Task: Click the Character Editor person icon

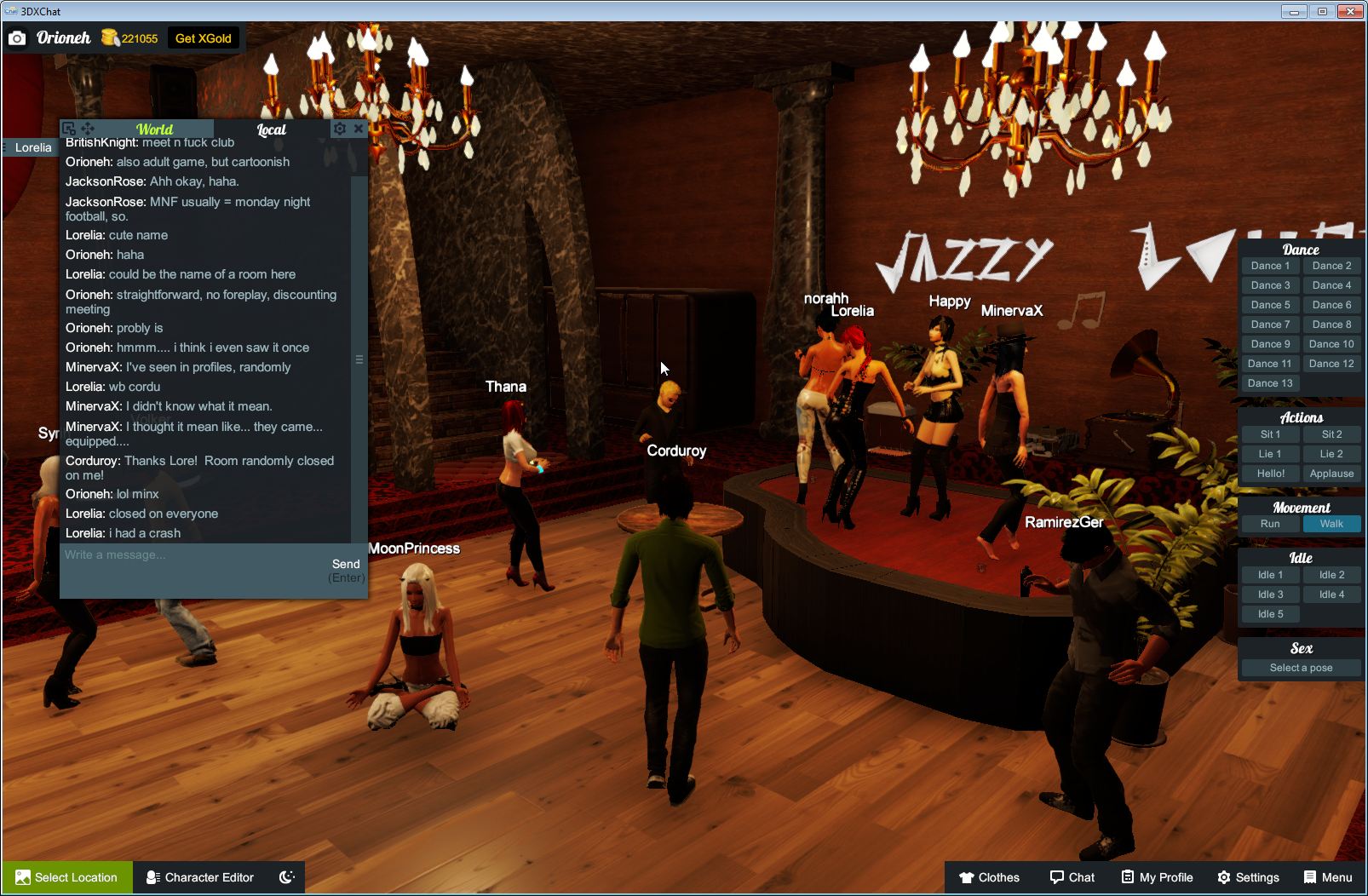Action: click(152, 877)
